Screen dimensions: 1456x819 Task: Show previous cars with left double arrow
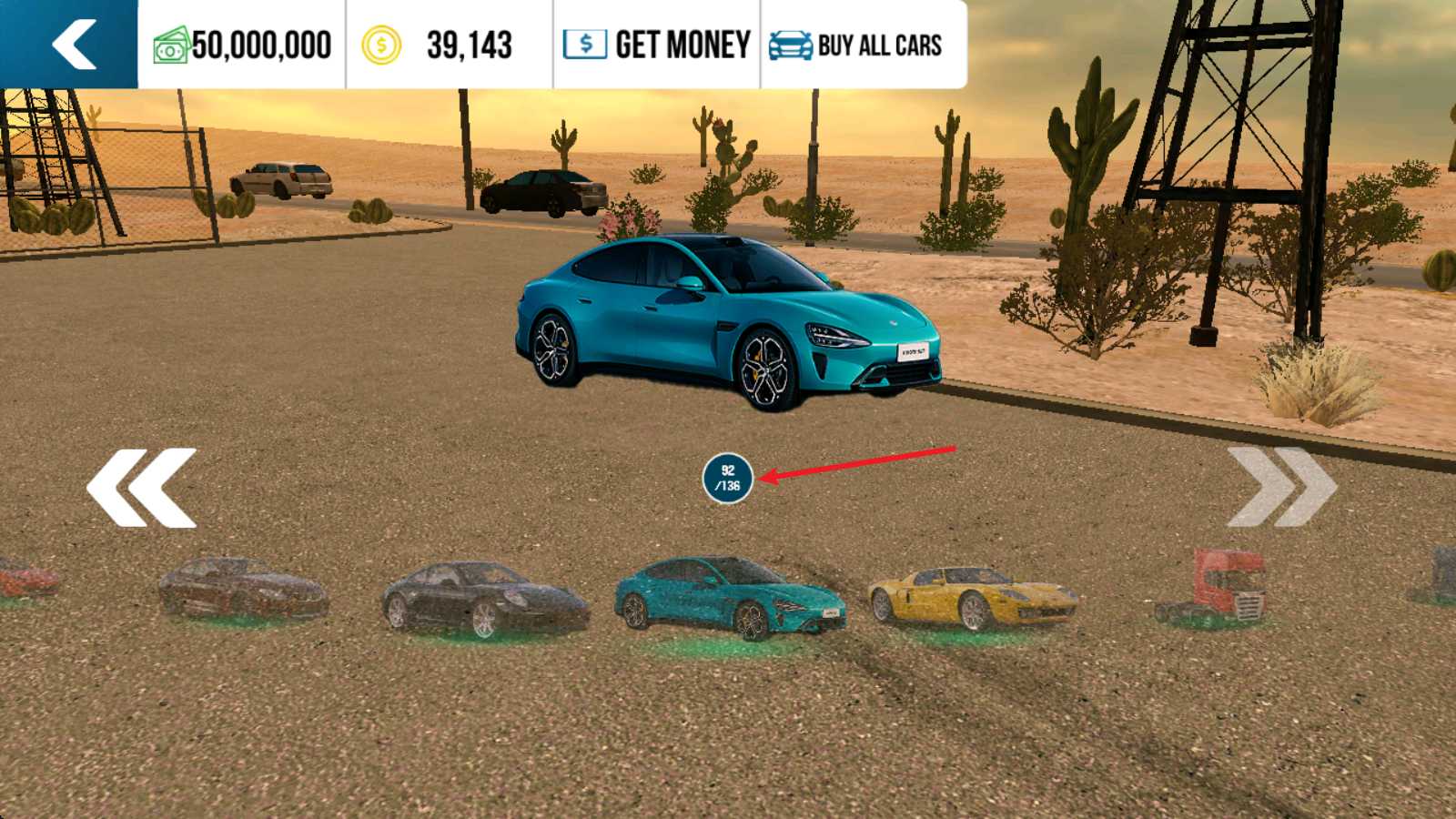click(x=142, y=488)
